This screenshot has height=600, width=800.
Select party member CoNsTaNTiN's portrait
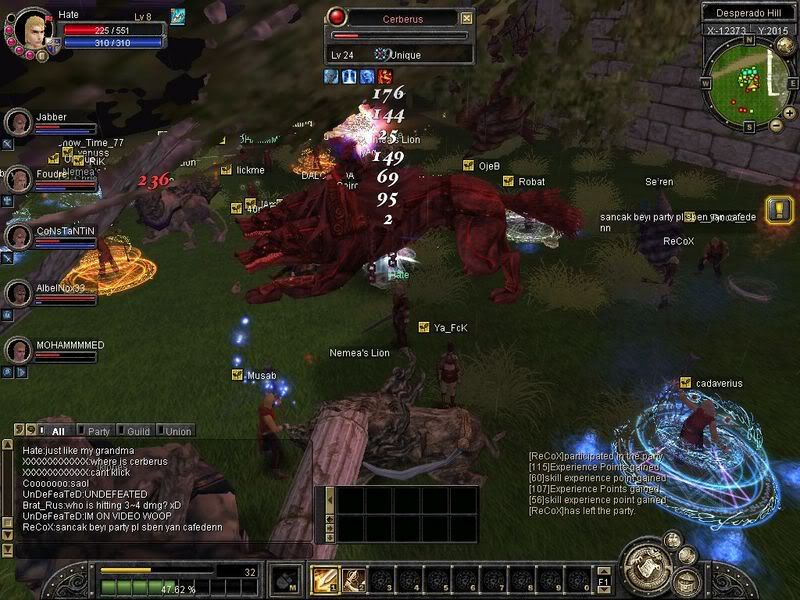coord(19,236)
